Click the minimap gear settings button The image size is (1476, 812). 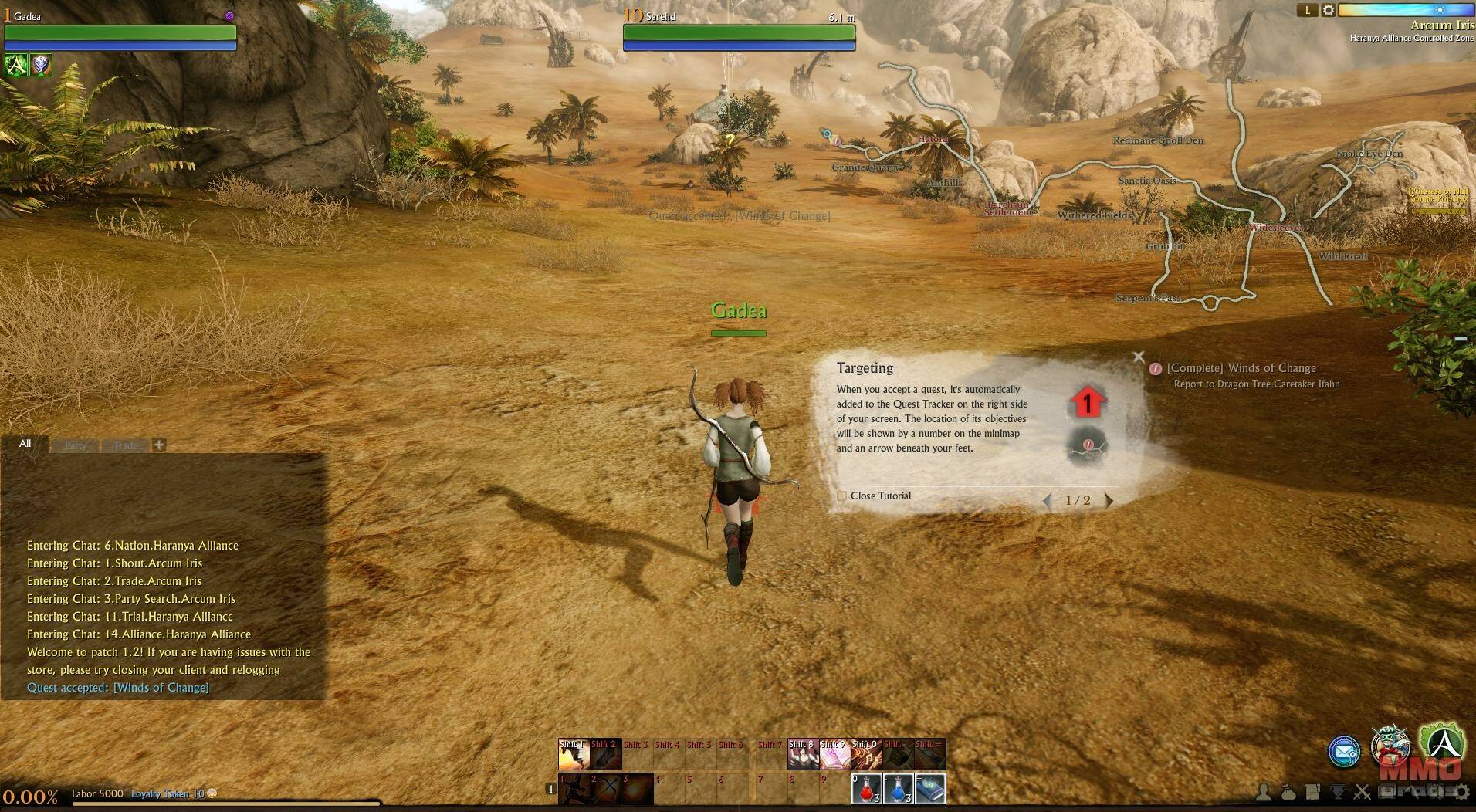(x=1328, y=10)
